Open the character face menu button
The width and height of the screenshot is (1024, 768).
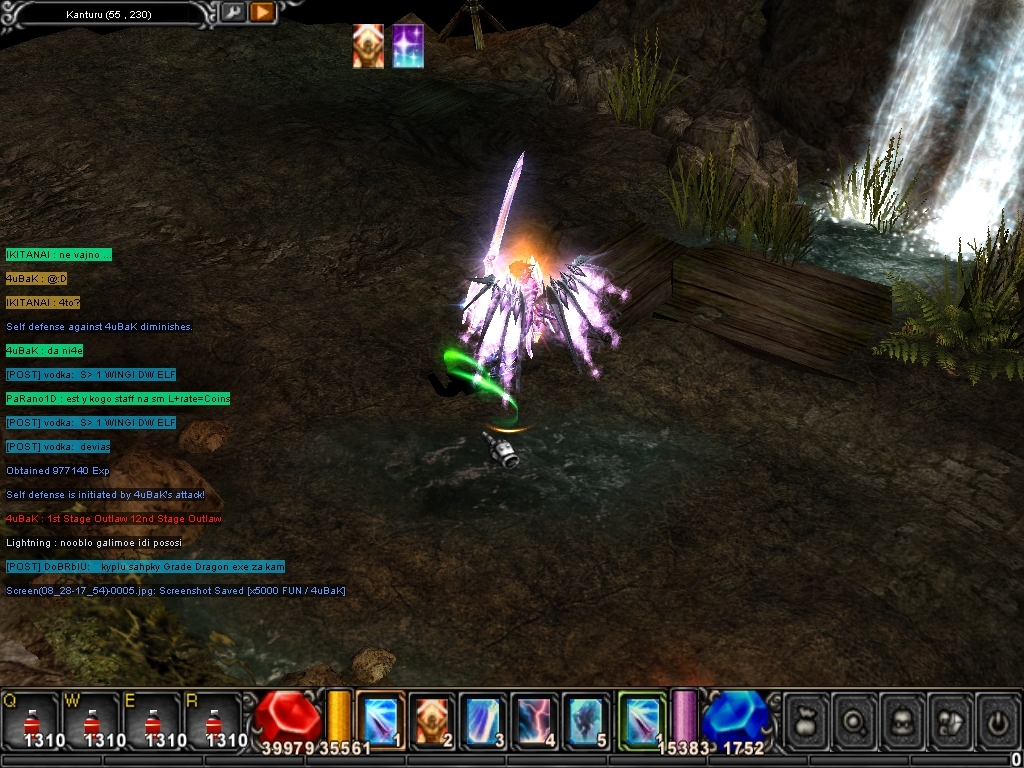902,718
